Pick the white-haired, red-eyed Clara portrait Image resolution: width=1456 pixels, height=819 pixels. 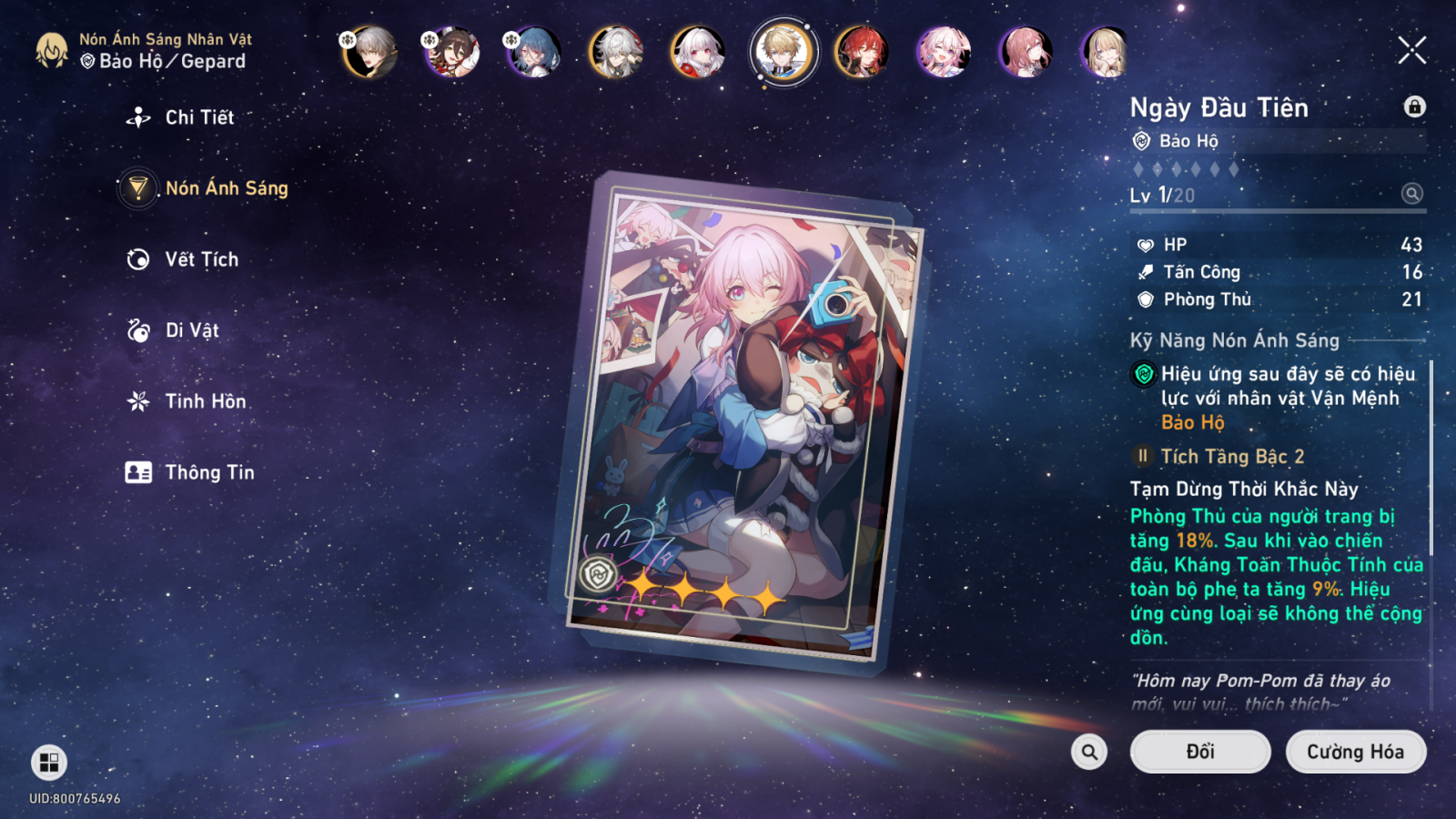[x=697, y=52]
